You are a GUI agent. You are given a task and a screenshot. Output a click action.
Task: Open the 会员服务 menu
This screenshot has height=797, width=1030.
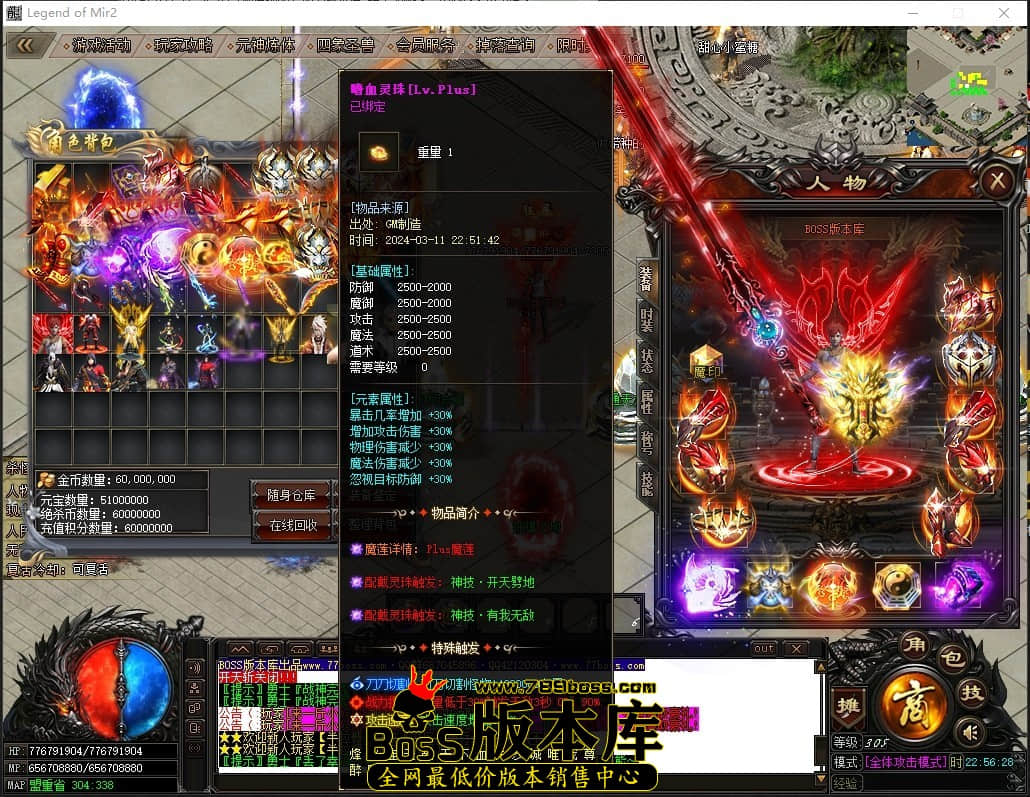point(426,45)
